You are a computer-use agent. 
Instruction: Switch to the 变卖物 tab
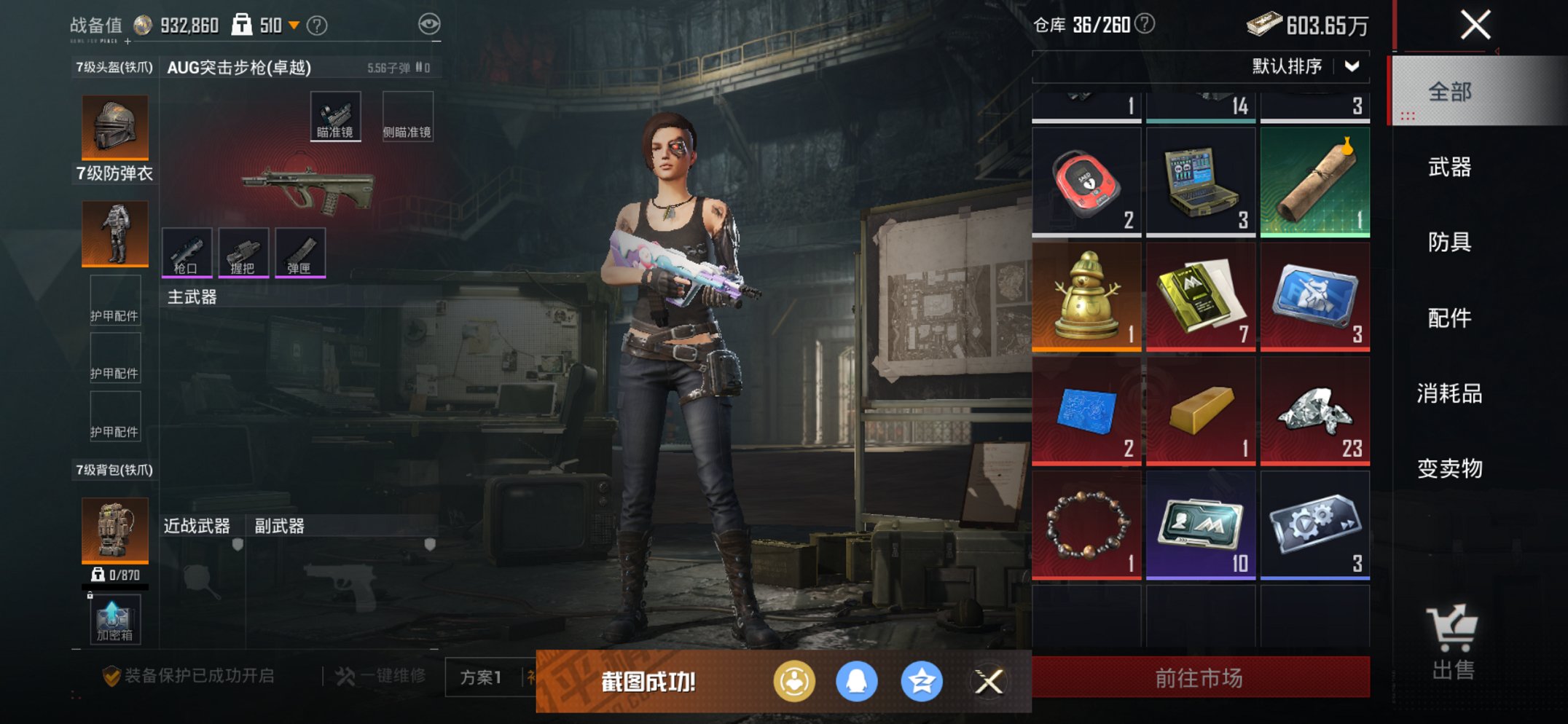coord(1449,468)
